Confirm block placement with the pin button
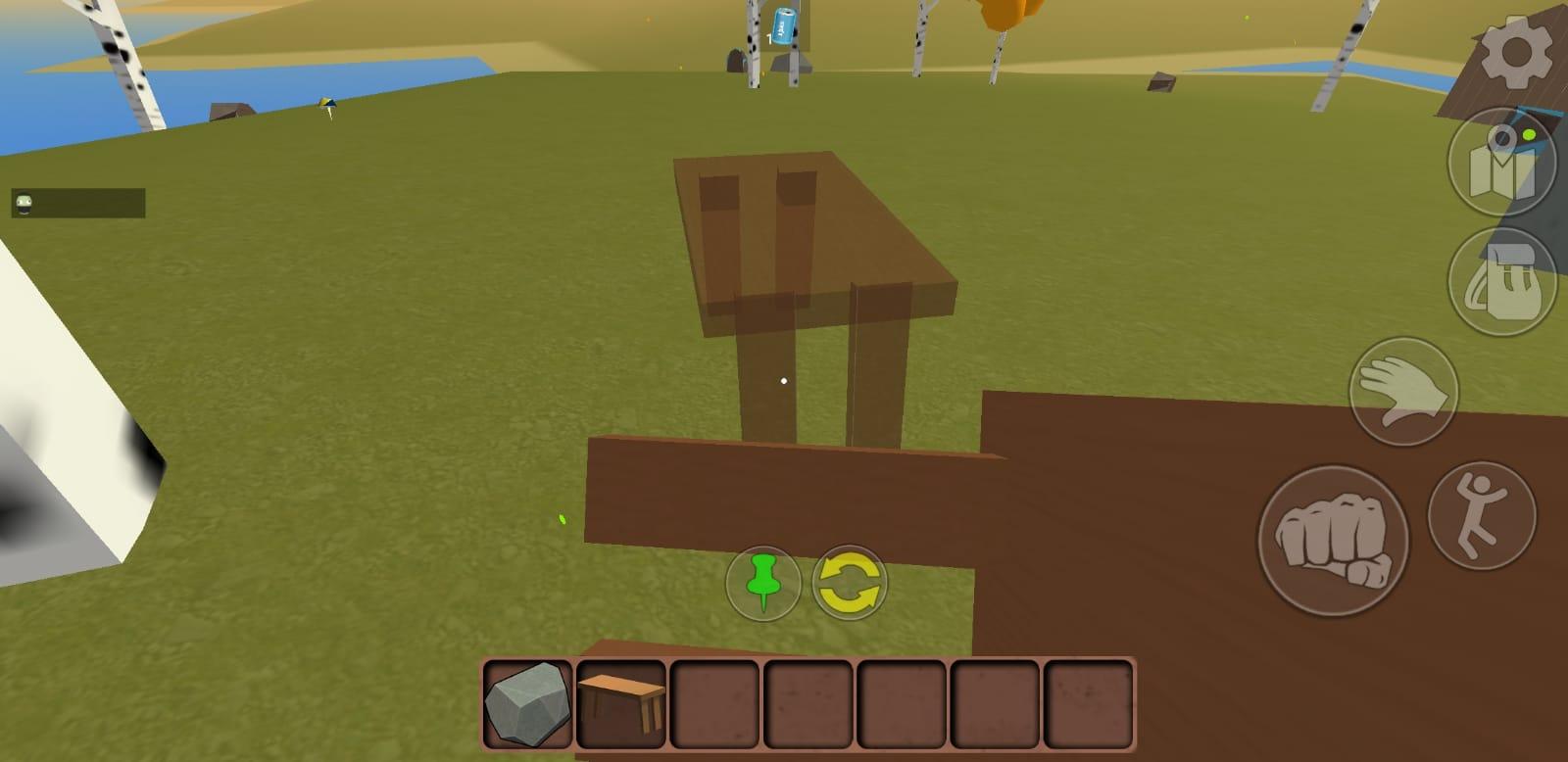Screen dimensions: 1568x762 (762, 582)
